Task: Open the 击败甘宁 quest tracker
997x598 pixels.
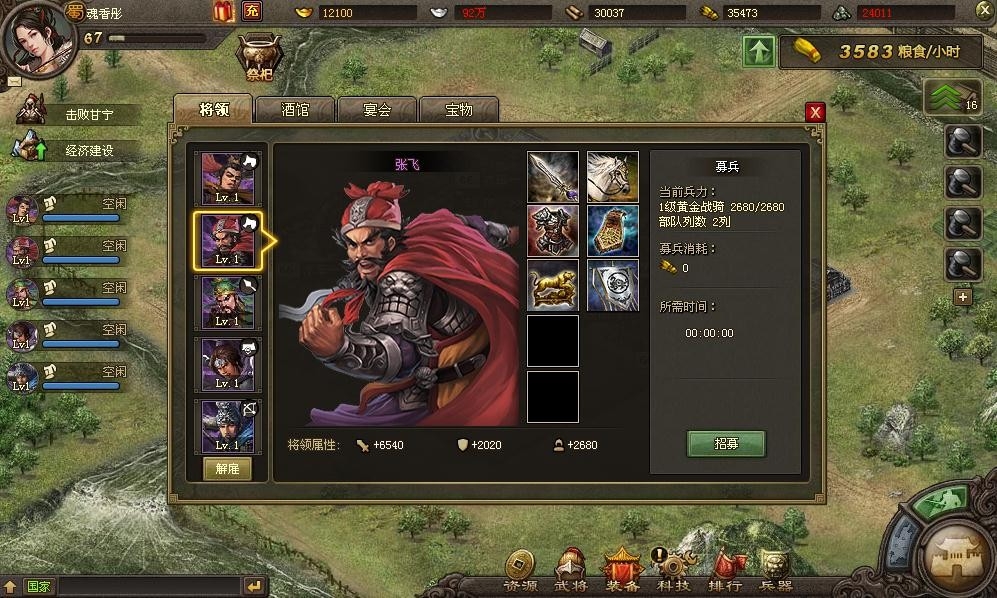Action: coord(88,114)
